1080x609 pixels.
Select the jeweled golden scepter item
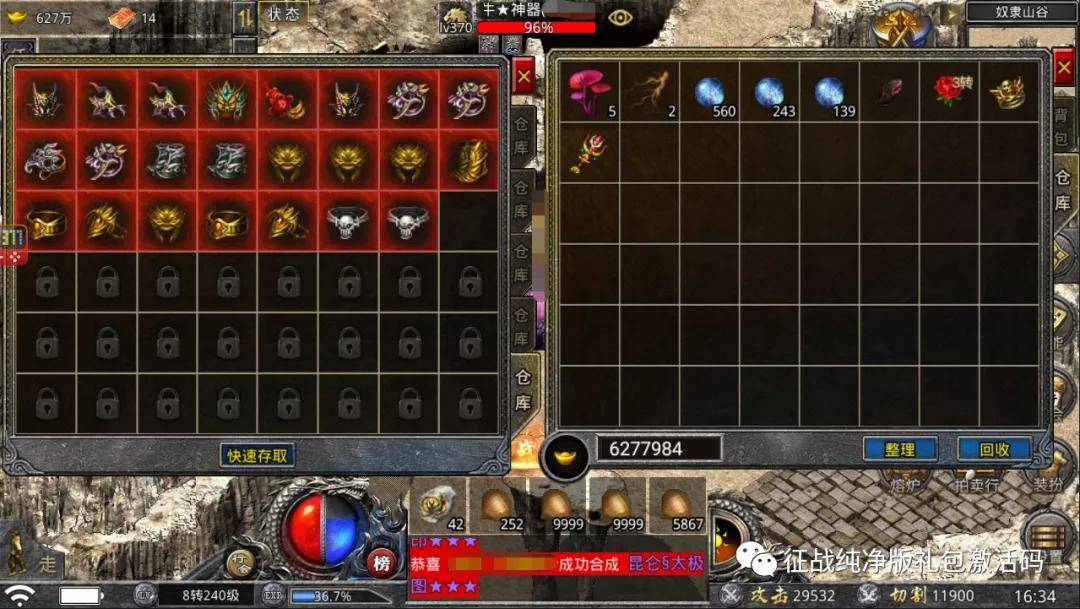pyautogui.click(x=590, y=152)
